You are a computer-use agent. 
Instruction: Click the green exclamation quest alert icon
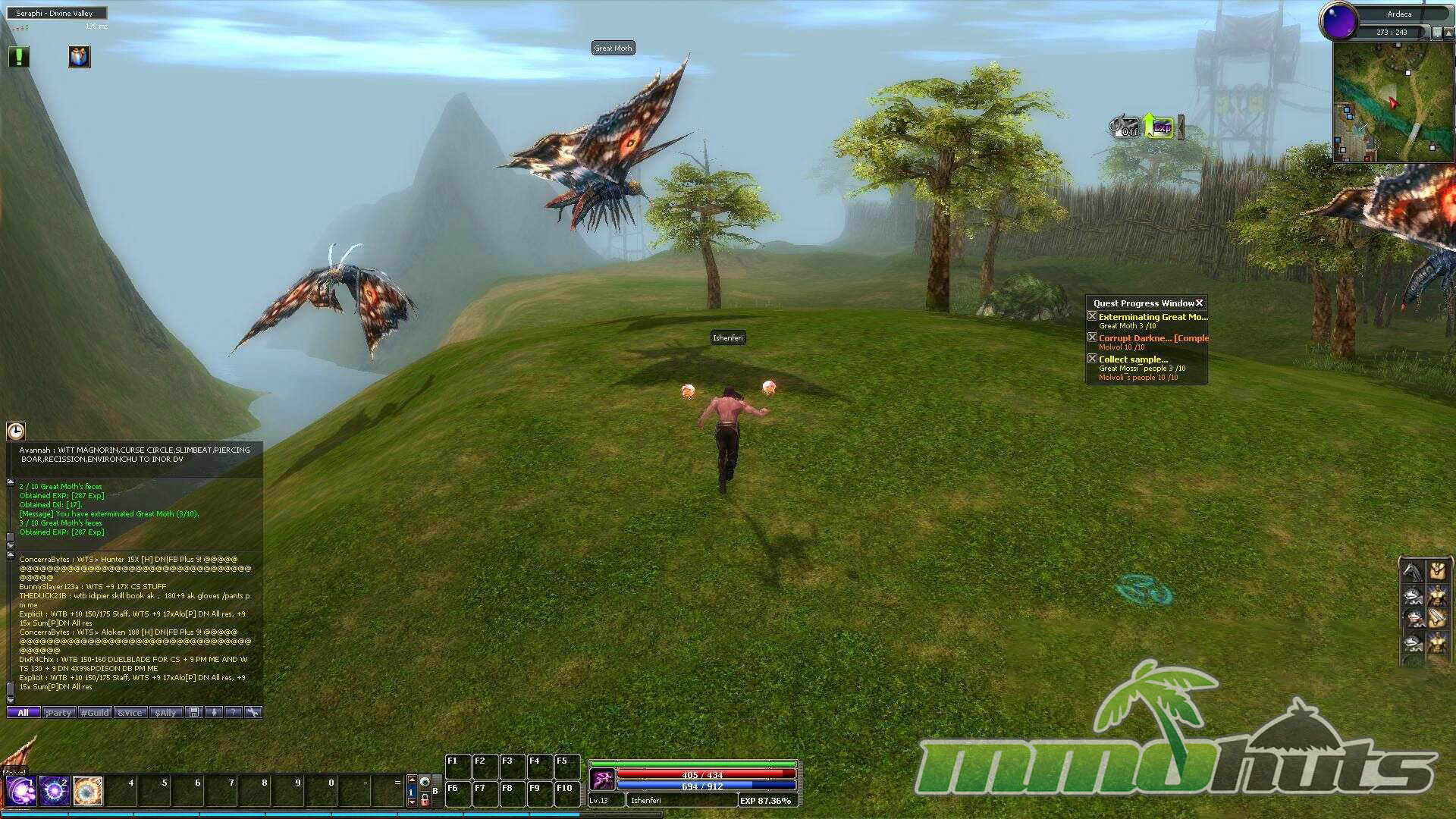(x=19, y=57)
